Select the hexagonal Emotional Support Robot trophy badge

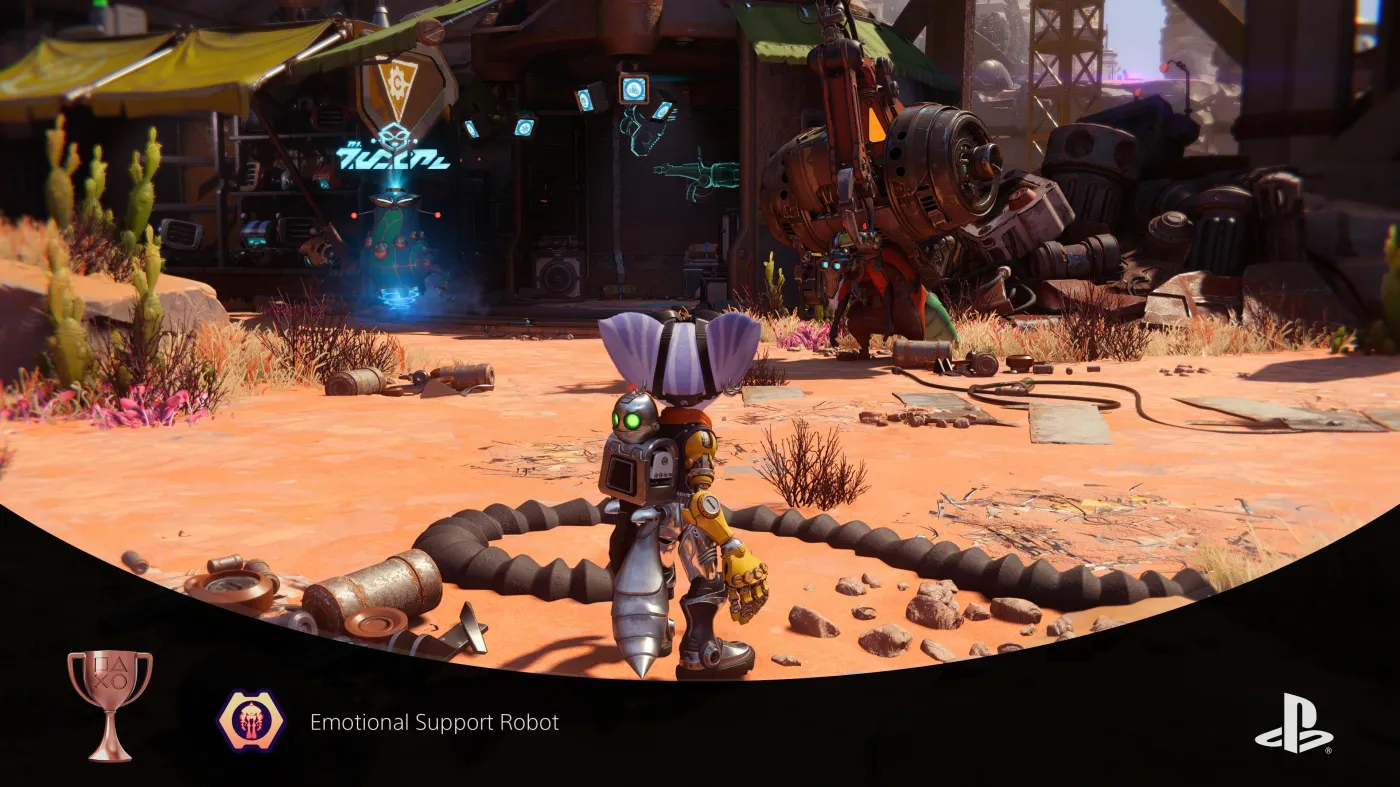click(x=253, y=720)
